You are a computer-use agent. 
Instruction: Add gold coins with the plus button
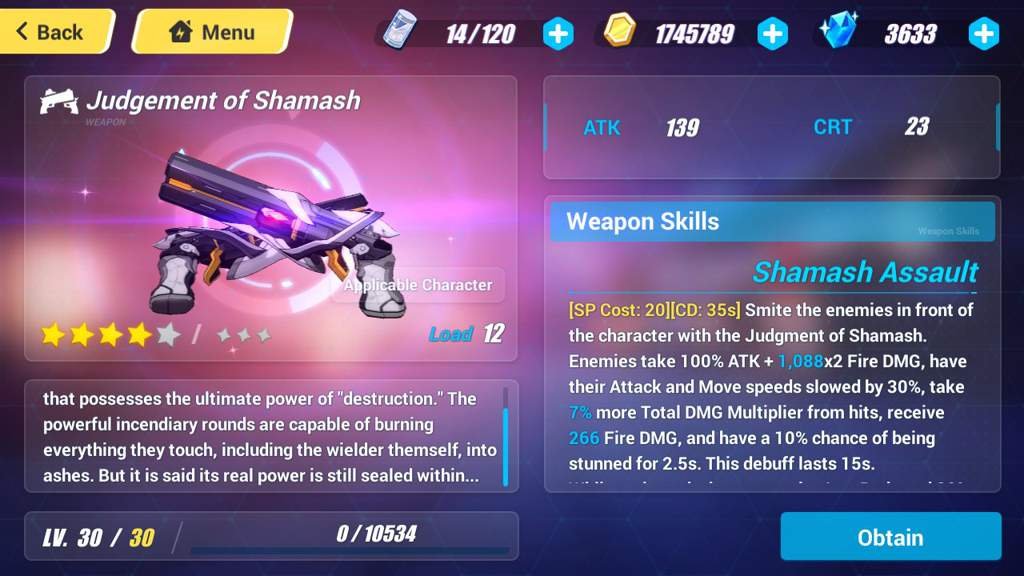click(x=772, y=34)
